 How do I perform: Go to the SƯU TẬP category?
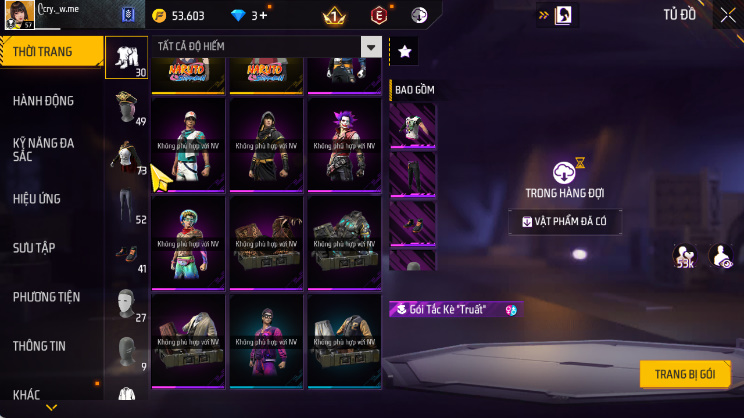(x=34, y=247)
